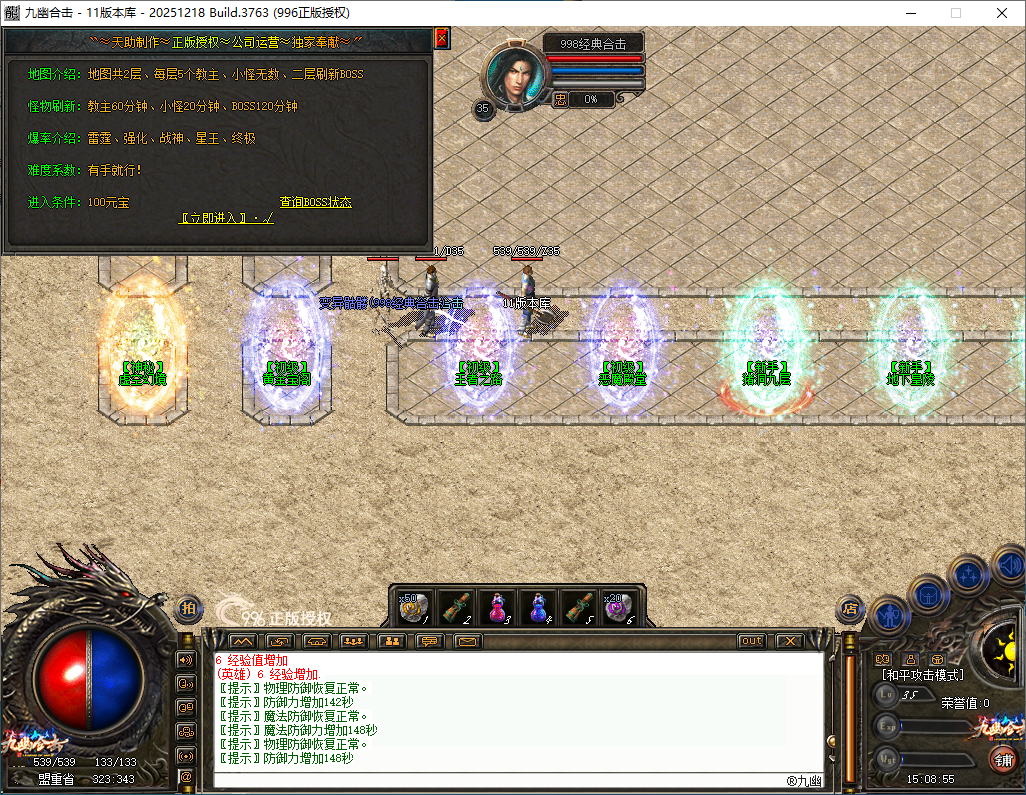Click the chat bar's 'out' button
Screen dimensions: 1026x795
coord(752,641)
